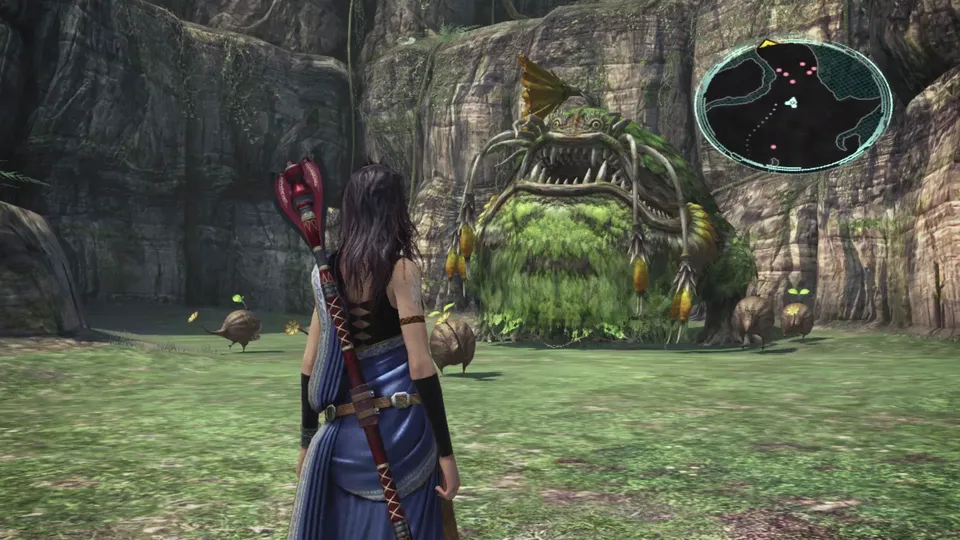Click the white player marker on the minimap
960x540 pixels.
[791, 102]
